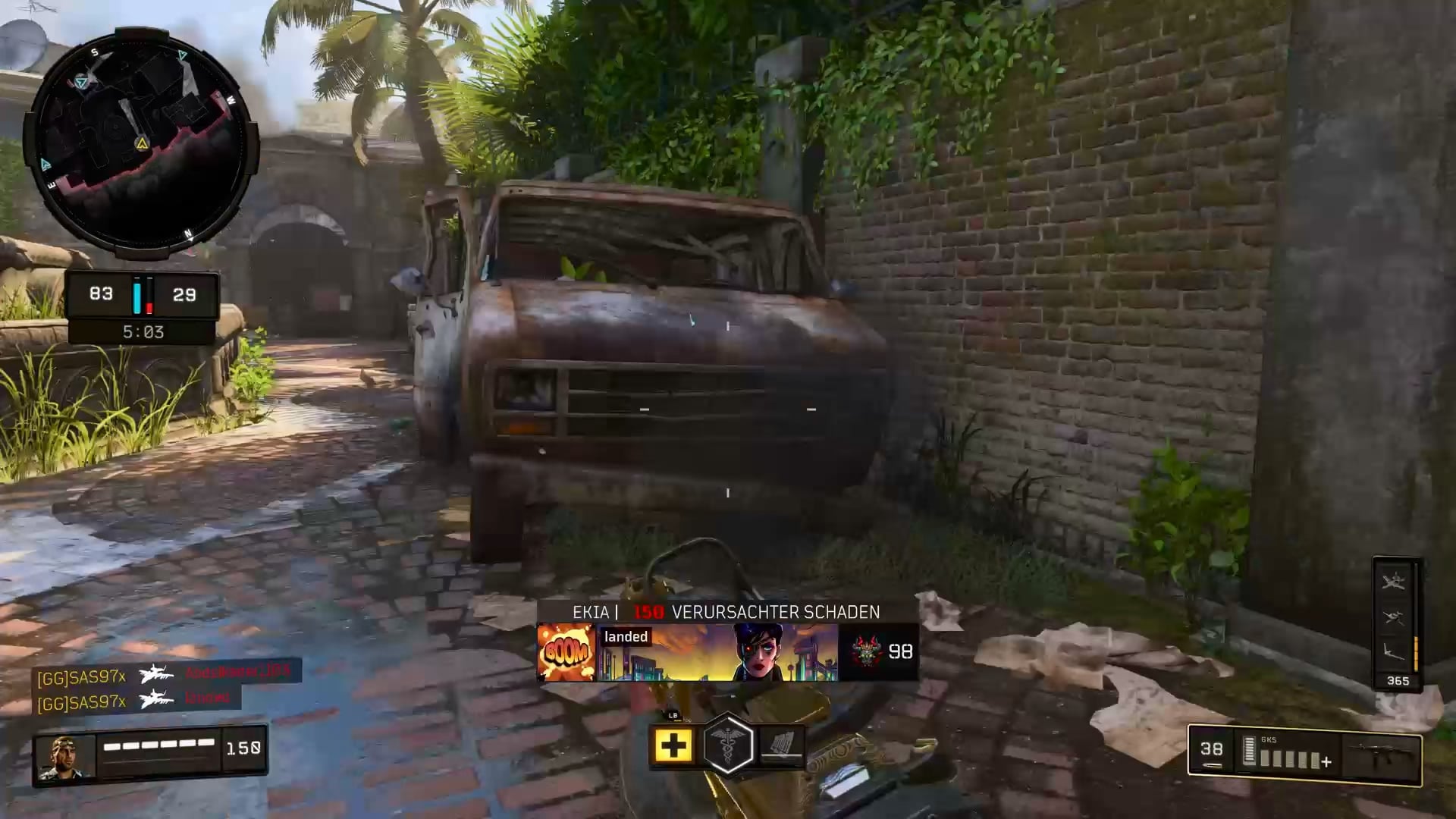This screenshot has height=819, width=1456.
Task: Activate the caduceus specialist ability hexagon
Action: click(728, 745)
